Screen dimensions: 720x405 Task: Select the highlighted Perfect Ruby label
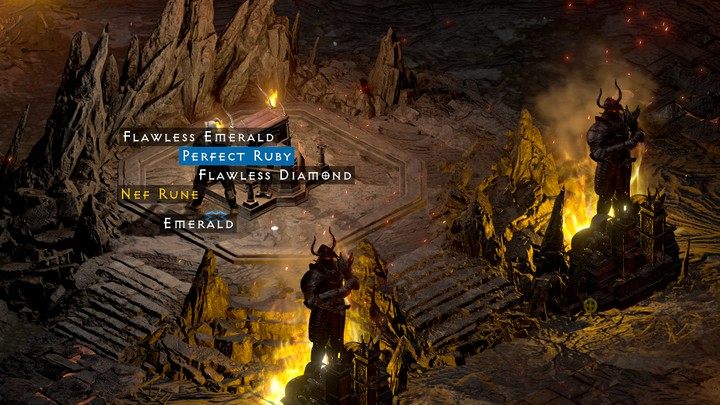pyautogui.click(x=237, y=156)
